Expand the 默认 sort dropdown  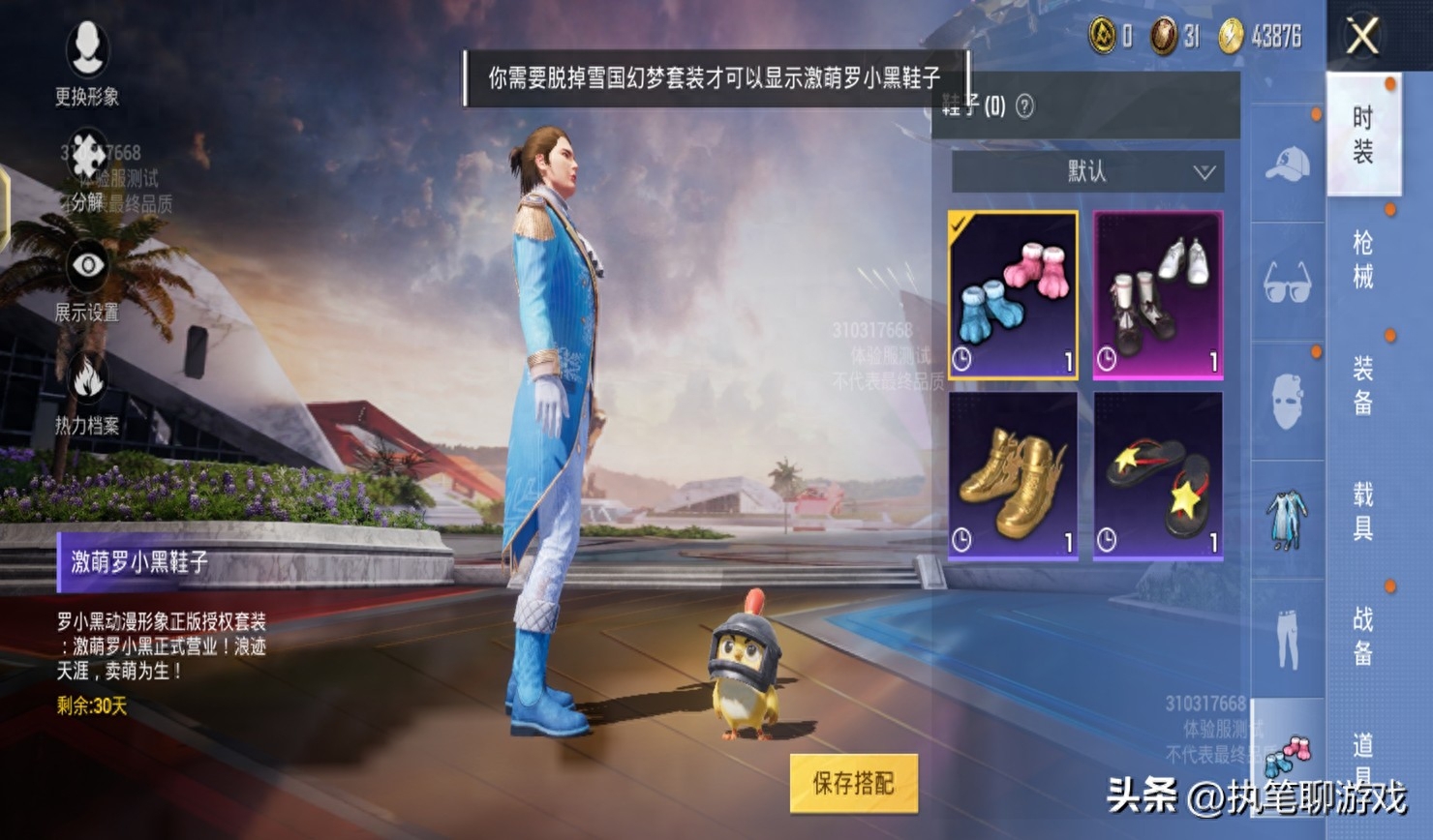1087,172
